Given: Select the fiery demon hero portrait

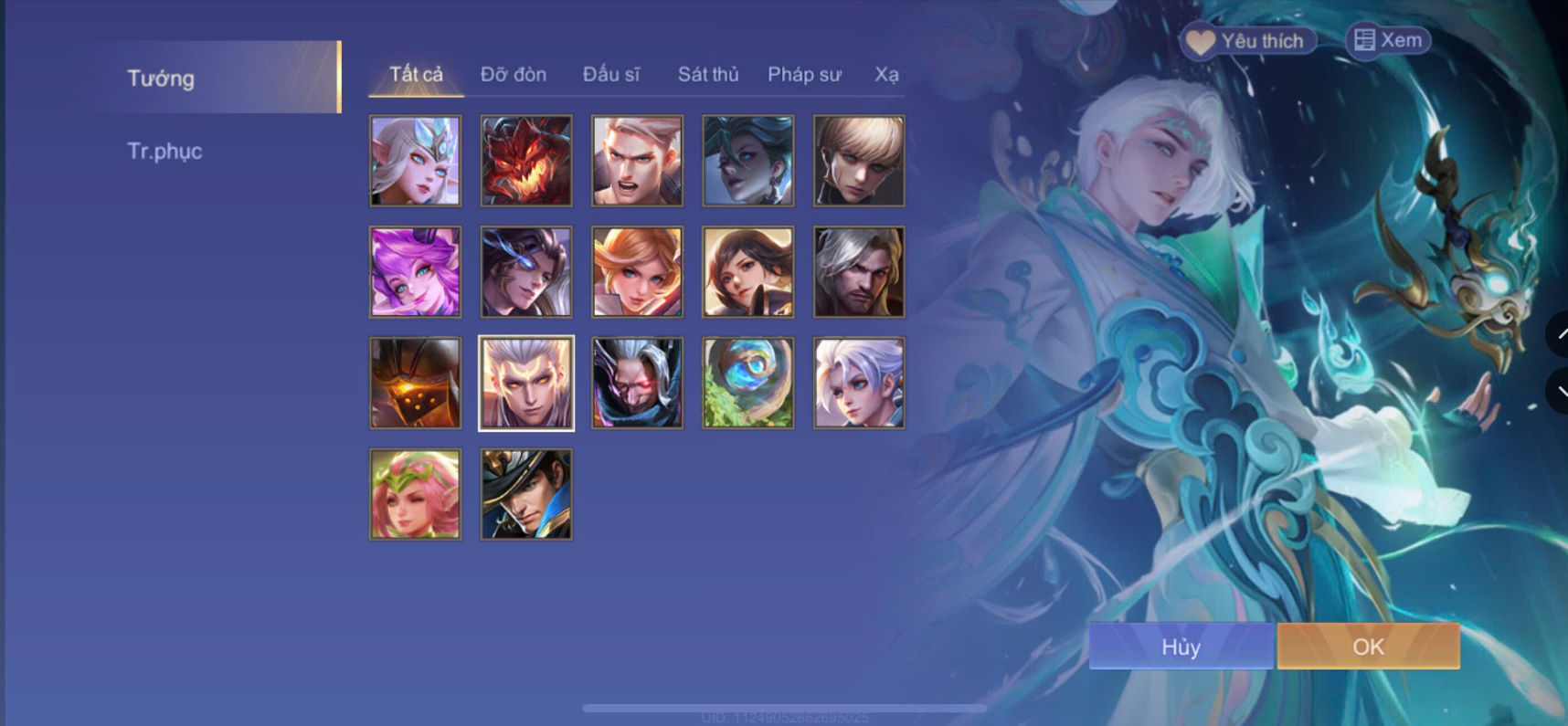Looking at the screenshot, I should click(x=525, y=161).
